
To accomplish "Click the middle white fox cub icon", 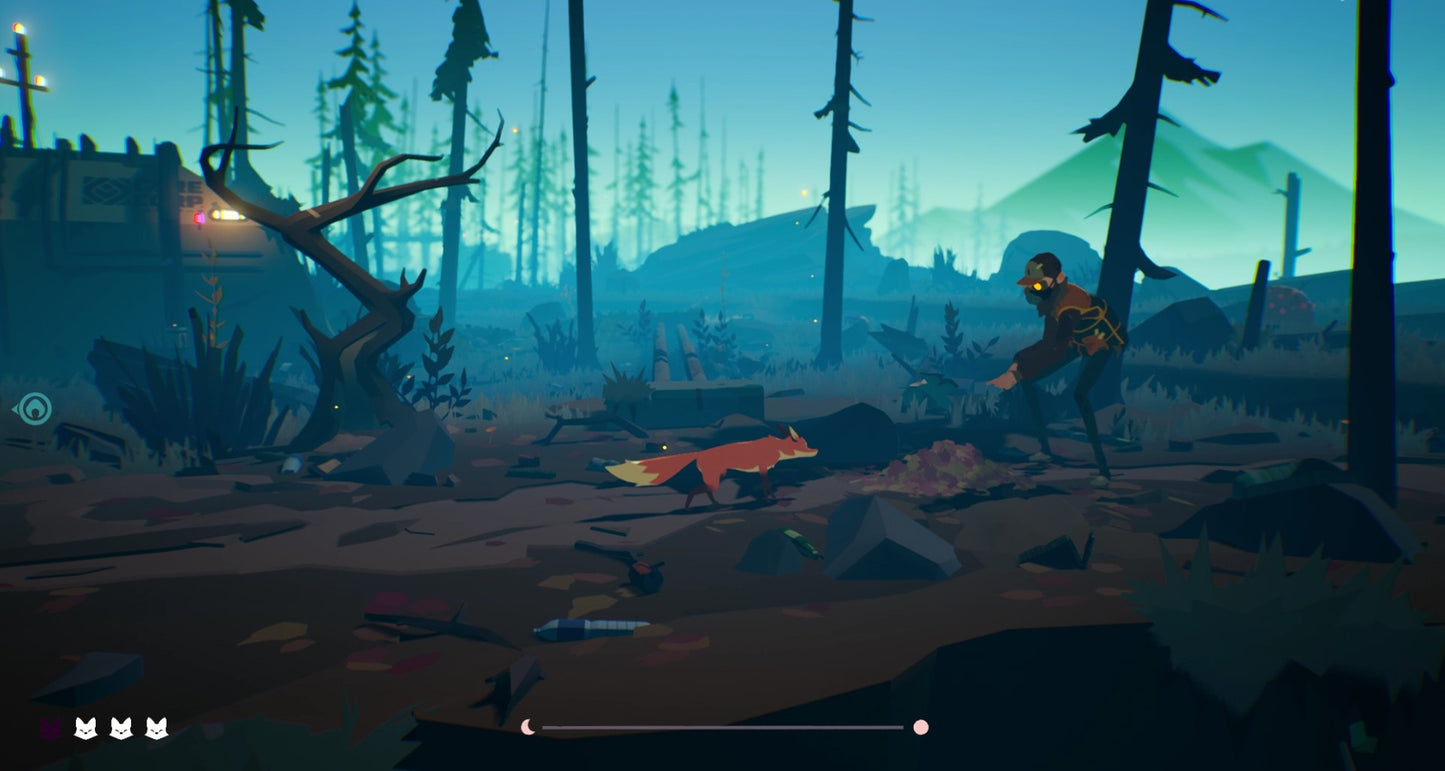I will 121,727.
